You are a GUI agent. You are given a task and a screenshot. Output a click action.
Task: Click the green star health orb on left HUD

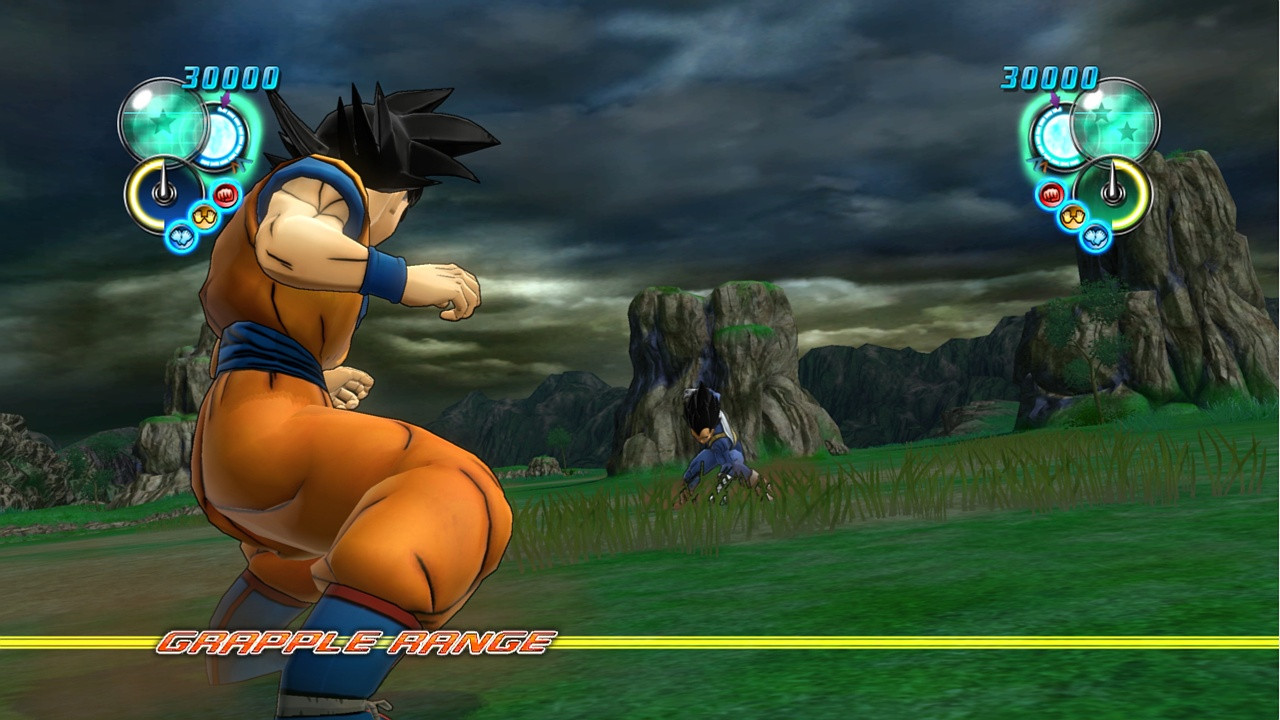162,123
